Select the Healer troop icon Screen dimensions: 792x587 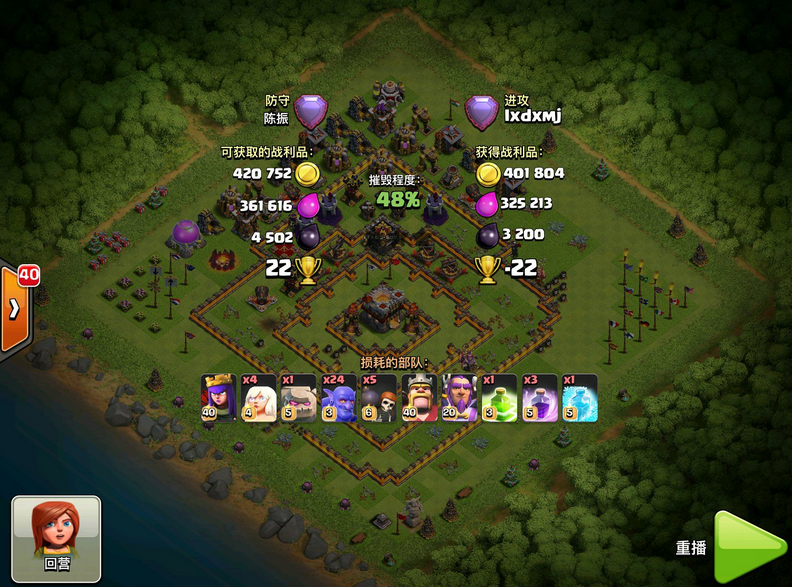pyautogui.click(x=258, y=397)
